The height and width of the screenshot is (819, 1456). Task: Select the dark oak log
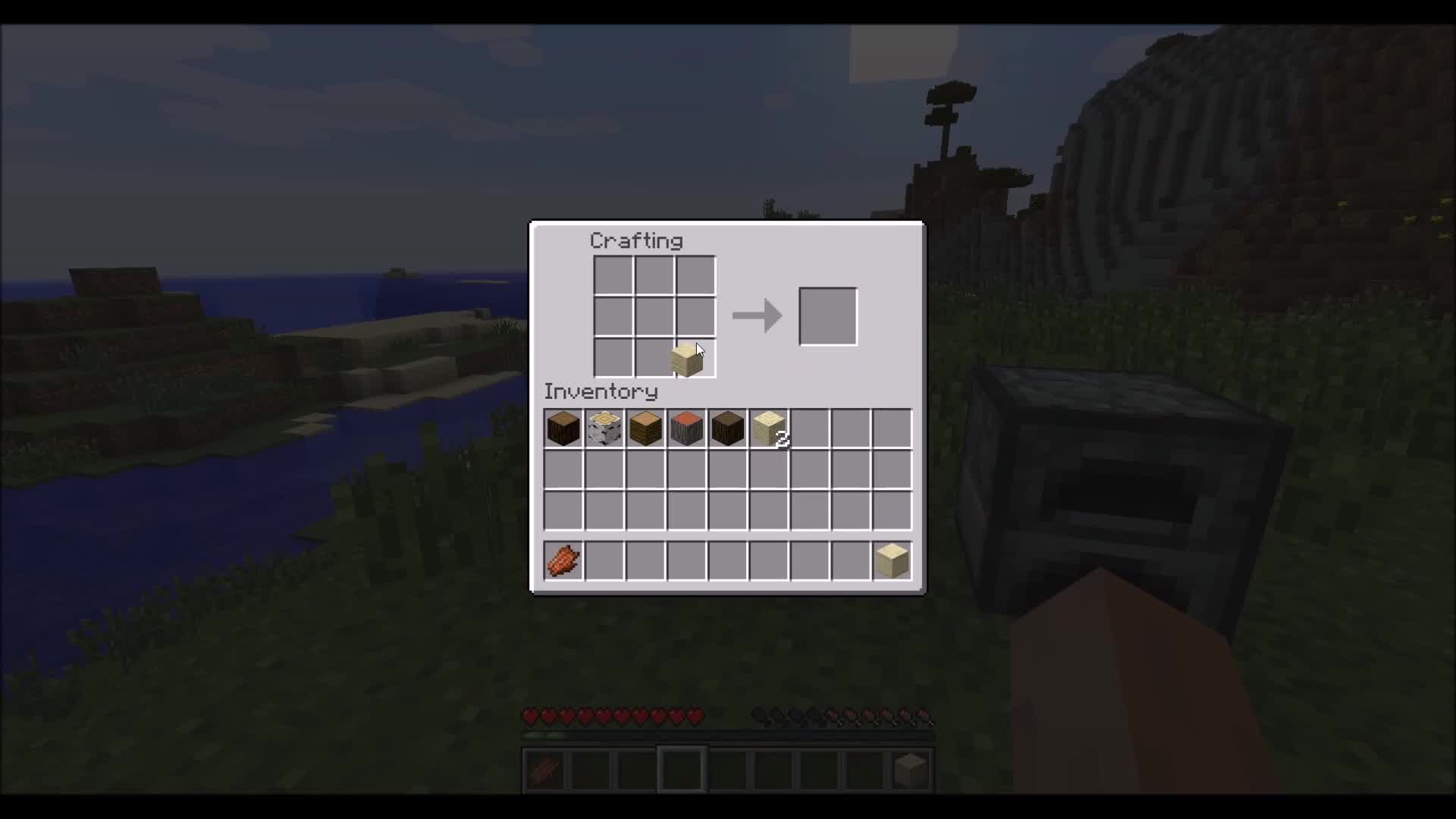[728, 428]
